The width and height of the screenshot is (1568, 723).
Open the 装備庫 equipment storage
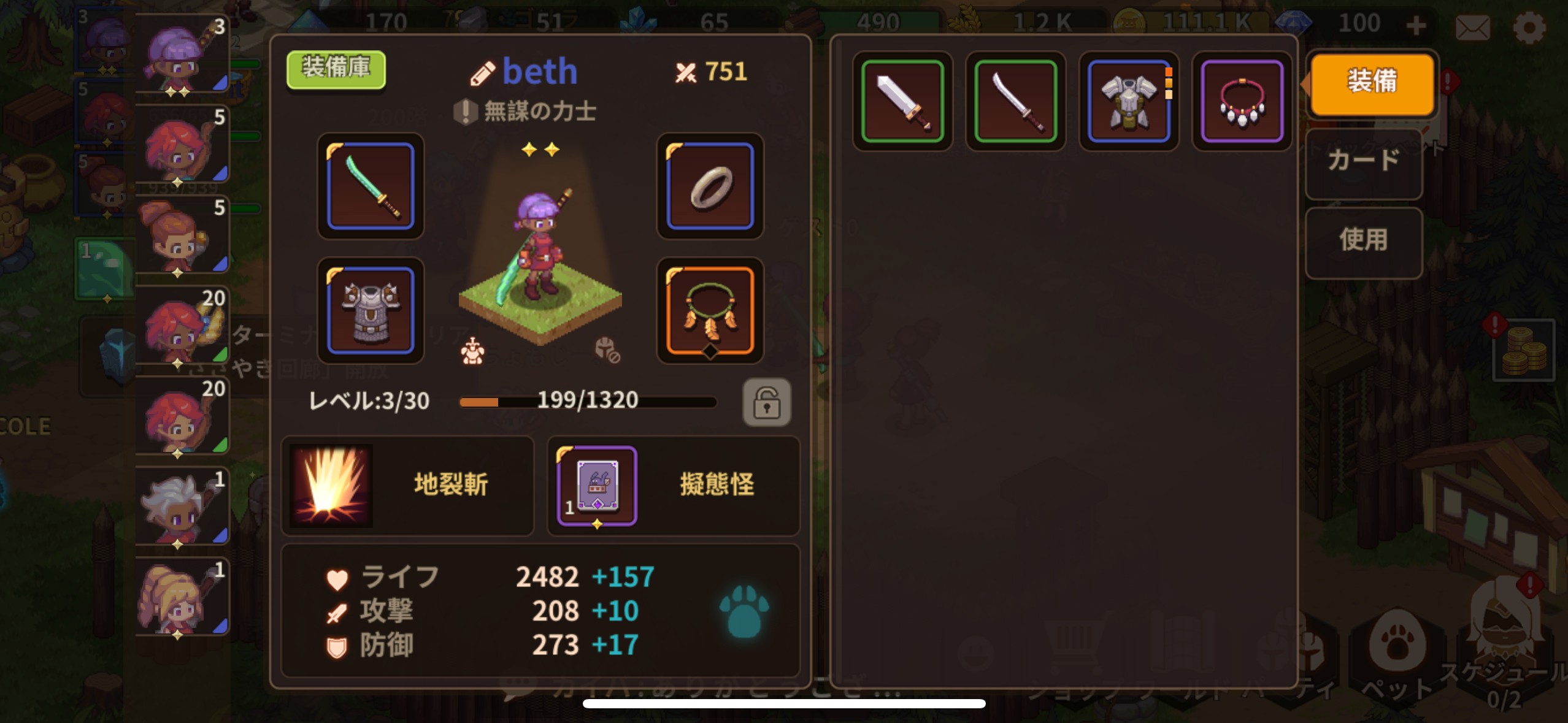tap(336, 69)
